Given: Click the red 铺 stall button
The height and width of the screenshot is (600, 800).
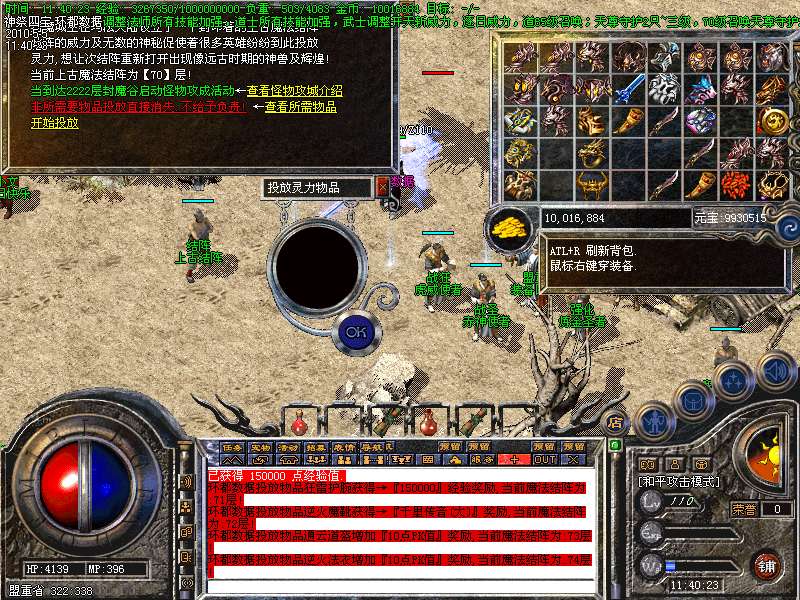Looking at the screenshot, I should click(766, 566).
